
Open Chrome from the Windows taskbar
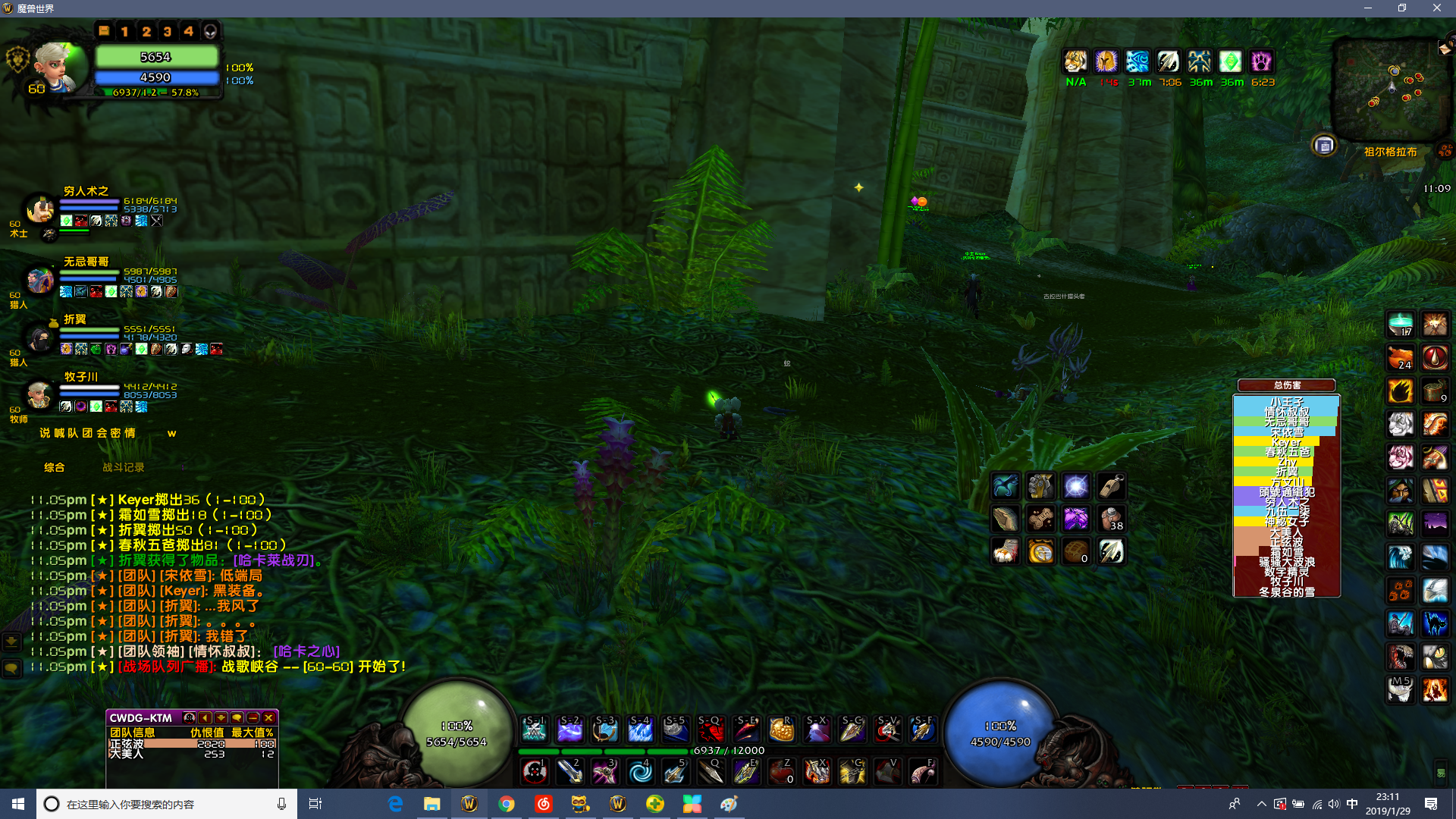(x=506, y=804)
